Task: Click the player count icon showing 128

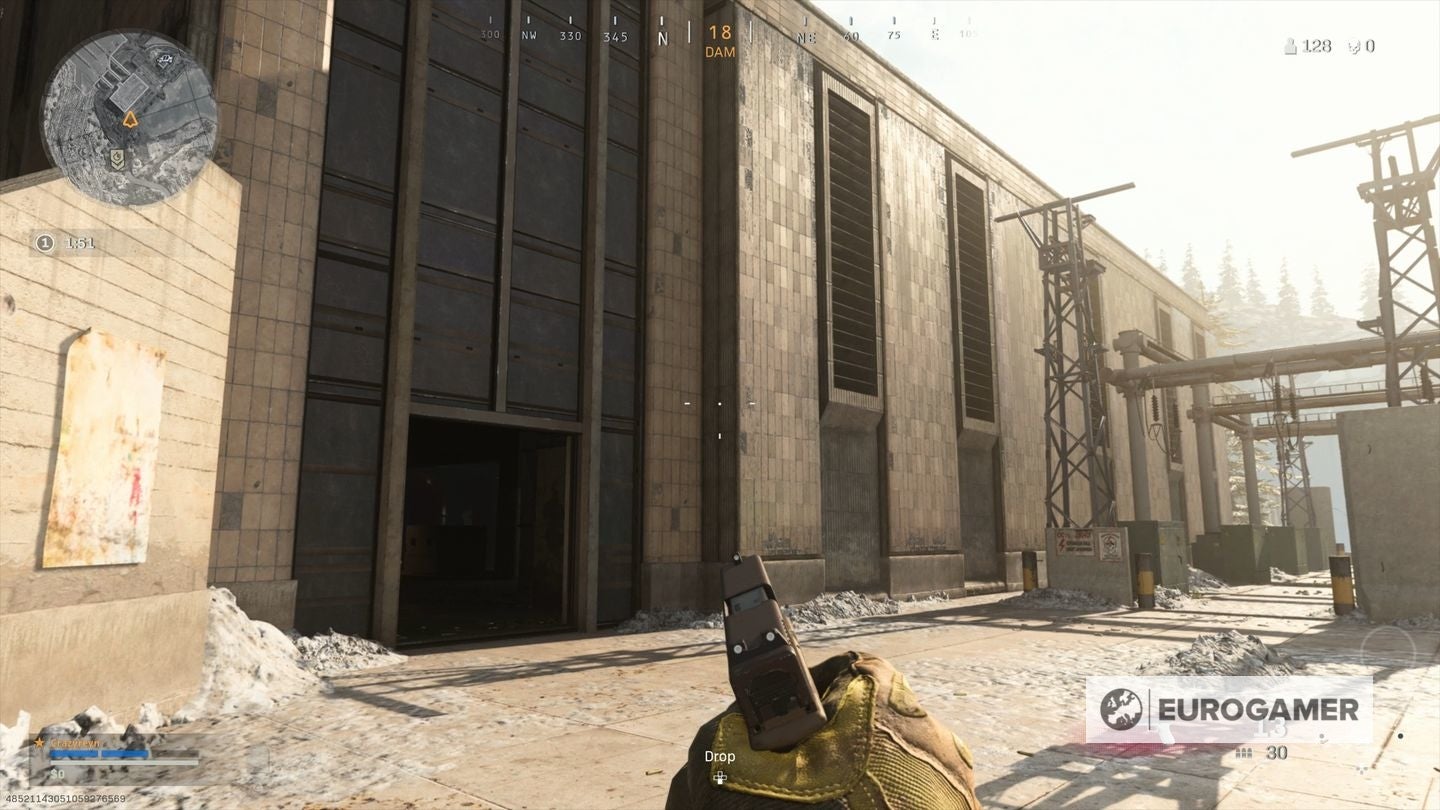Action: 1291,45
